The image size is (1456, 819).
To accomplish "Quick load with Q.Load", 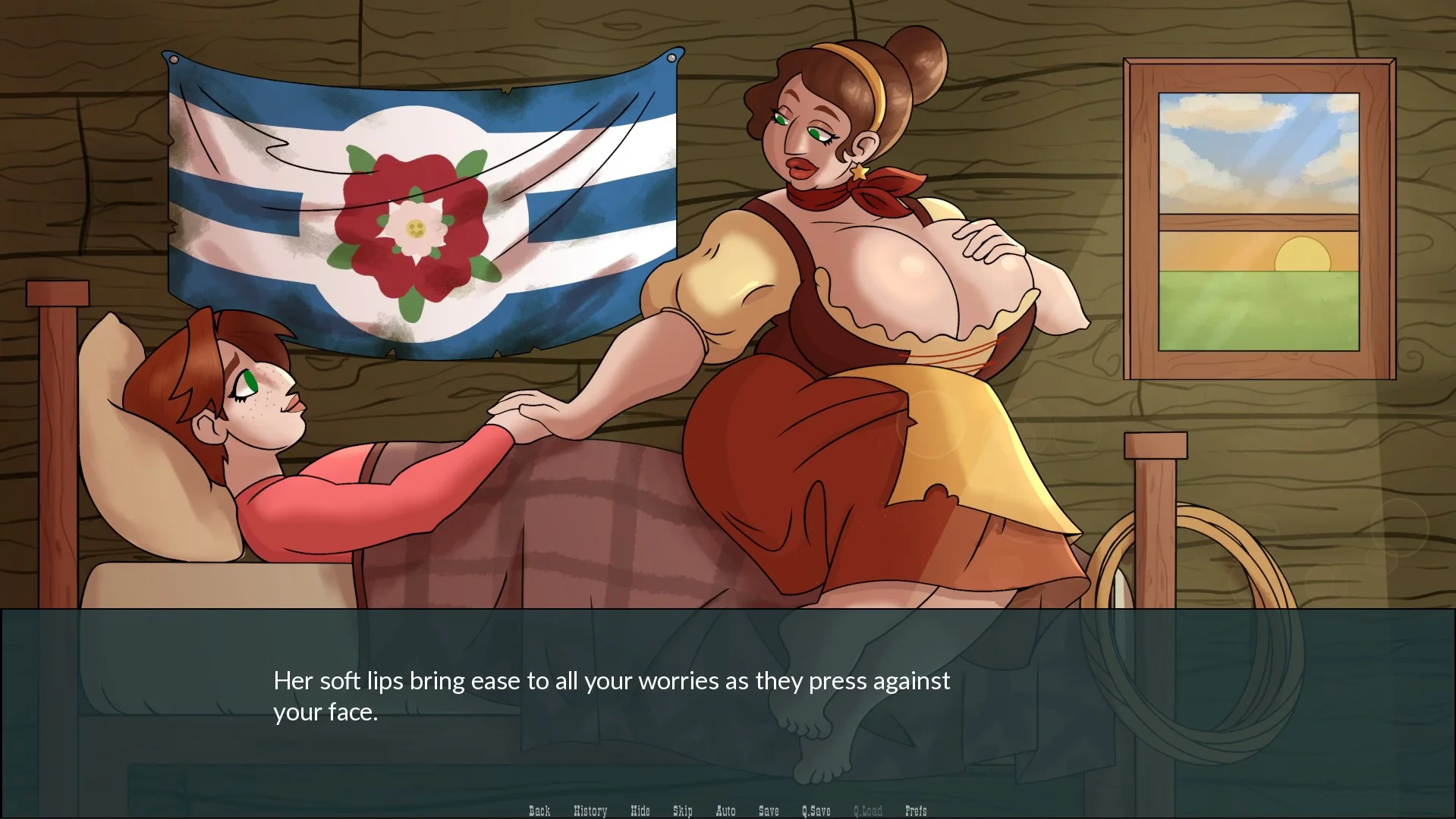I will [867, 811].
